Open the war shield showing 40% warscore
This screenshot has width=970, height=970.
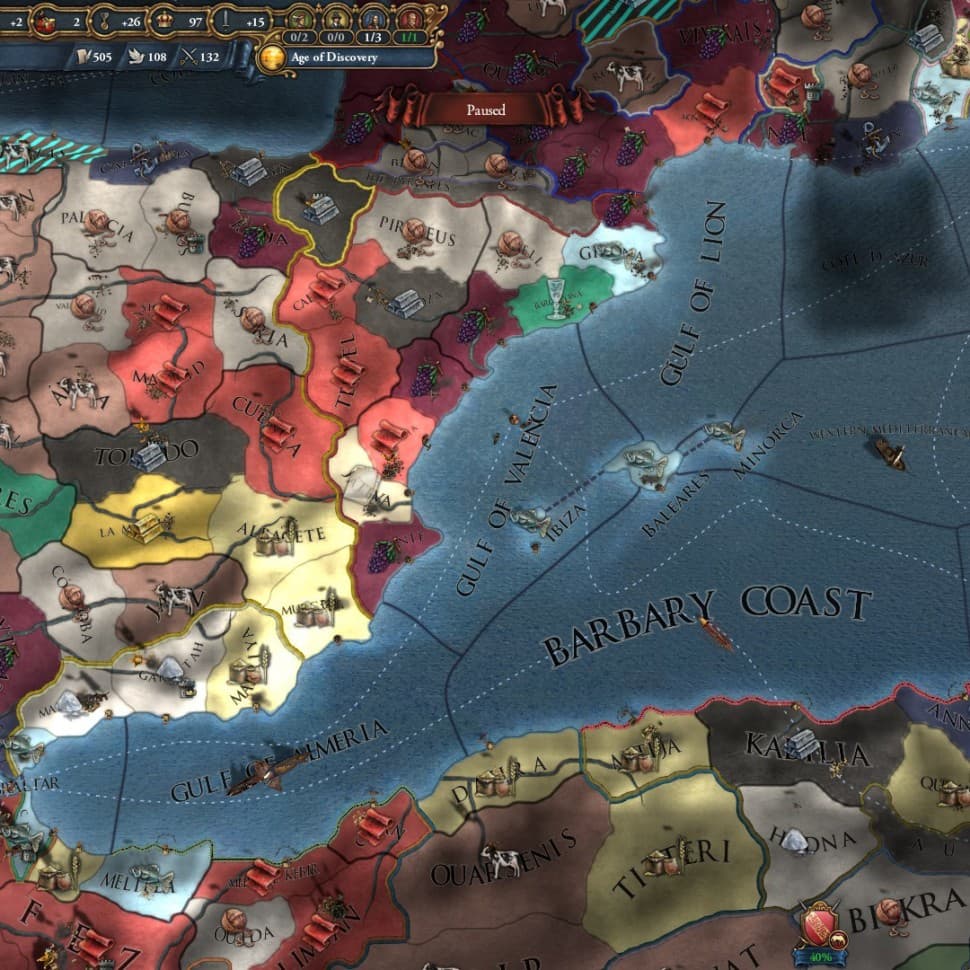point(820,923)
